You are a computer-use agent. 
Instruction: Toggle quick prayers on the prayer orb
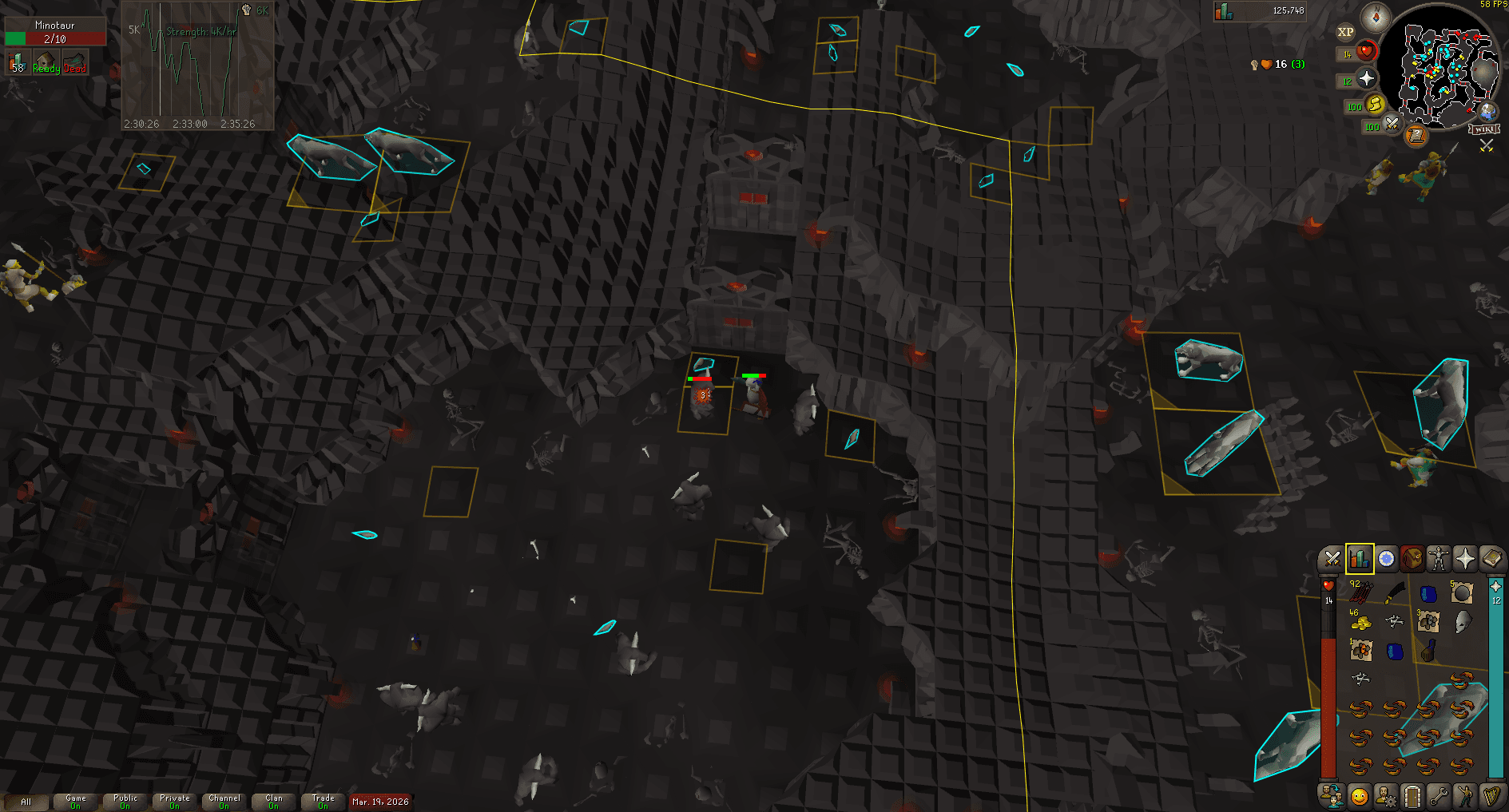(1368, 79)
